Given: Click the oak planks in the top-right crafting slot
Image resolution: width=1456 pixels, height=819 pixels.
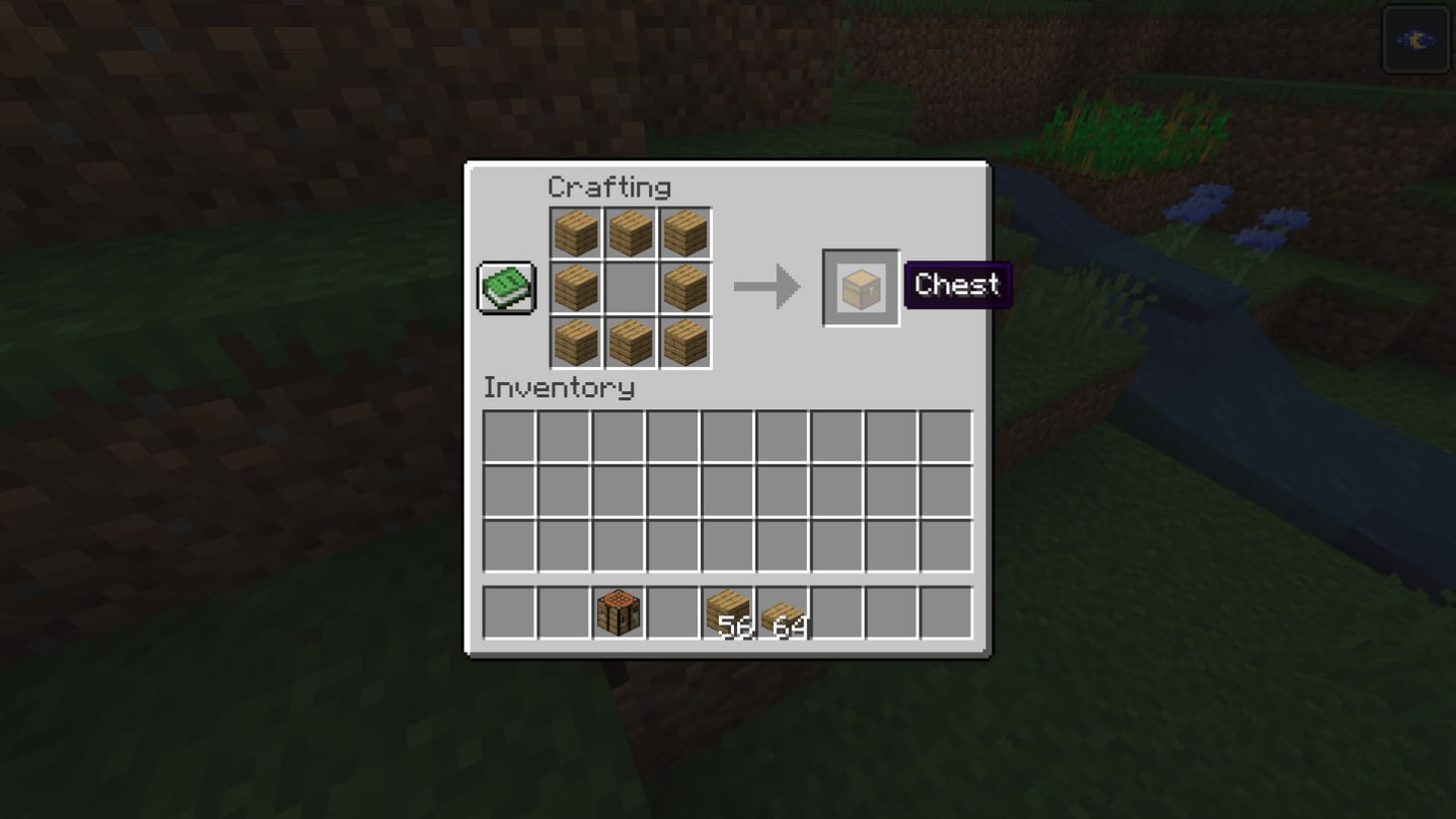Looking at the screenshot, I should [x=685, y=231].
